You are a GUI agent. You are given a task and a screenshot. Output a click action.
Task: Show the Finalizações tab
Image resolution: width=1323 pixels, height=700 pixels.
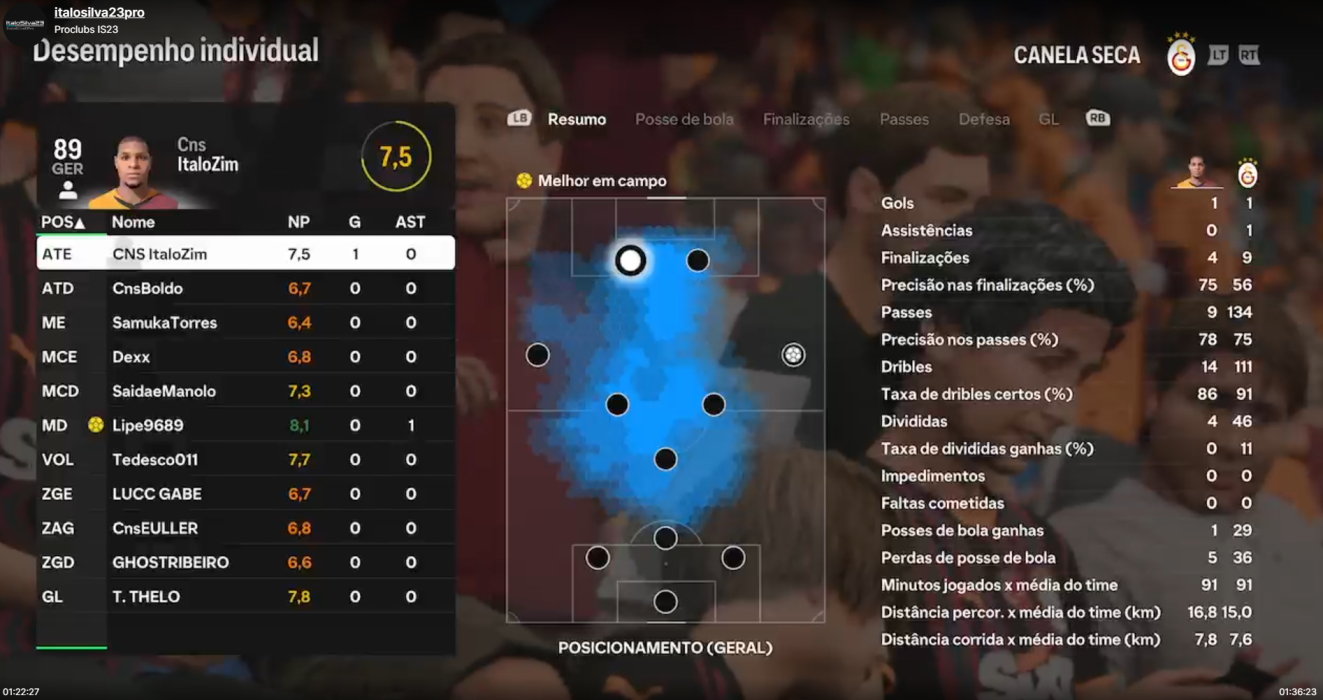pyautogui.click(x=806, y=119)
